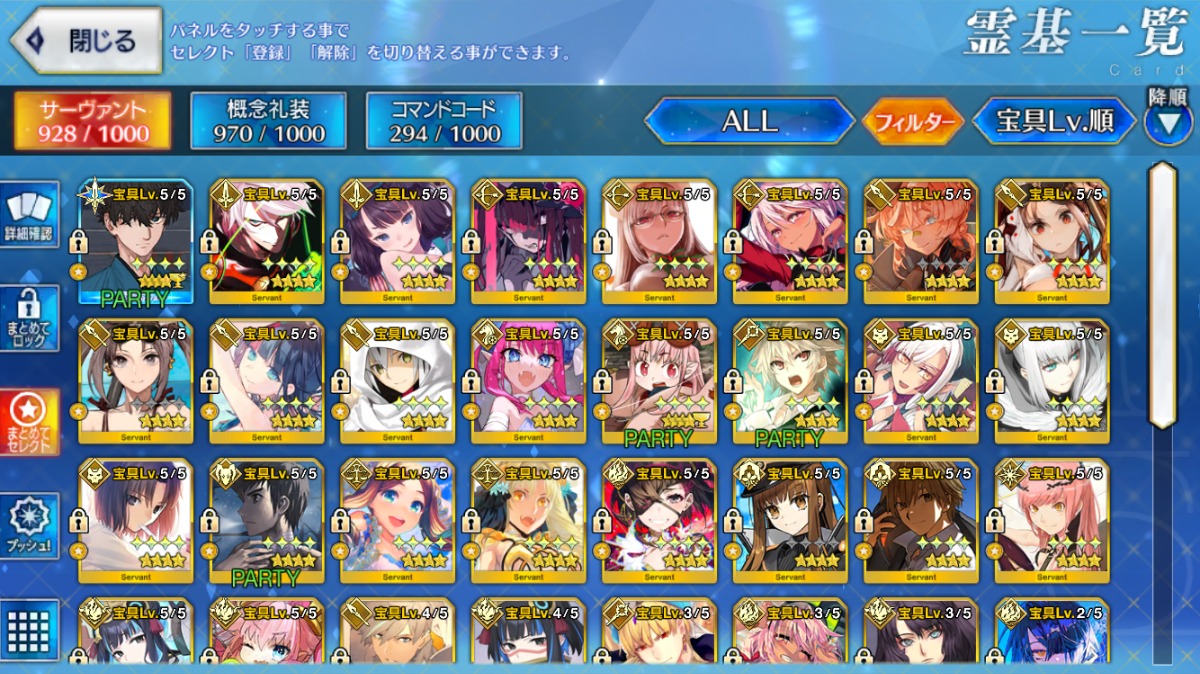
Task: Click the vertical scrollbar handle
Action: coord(1162,295)
